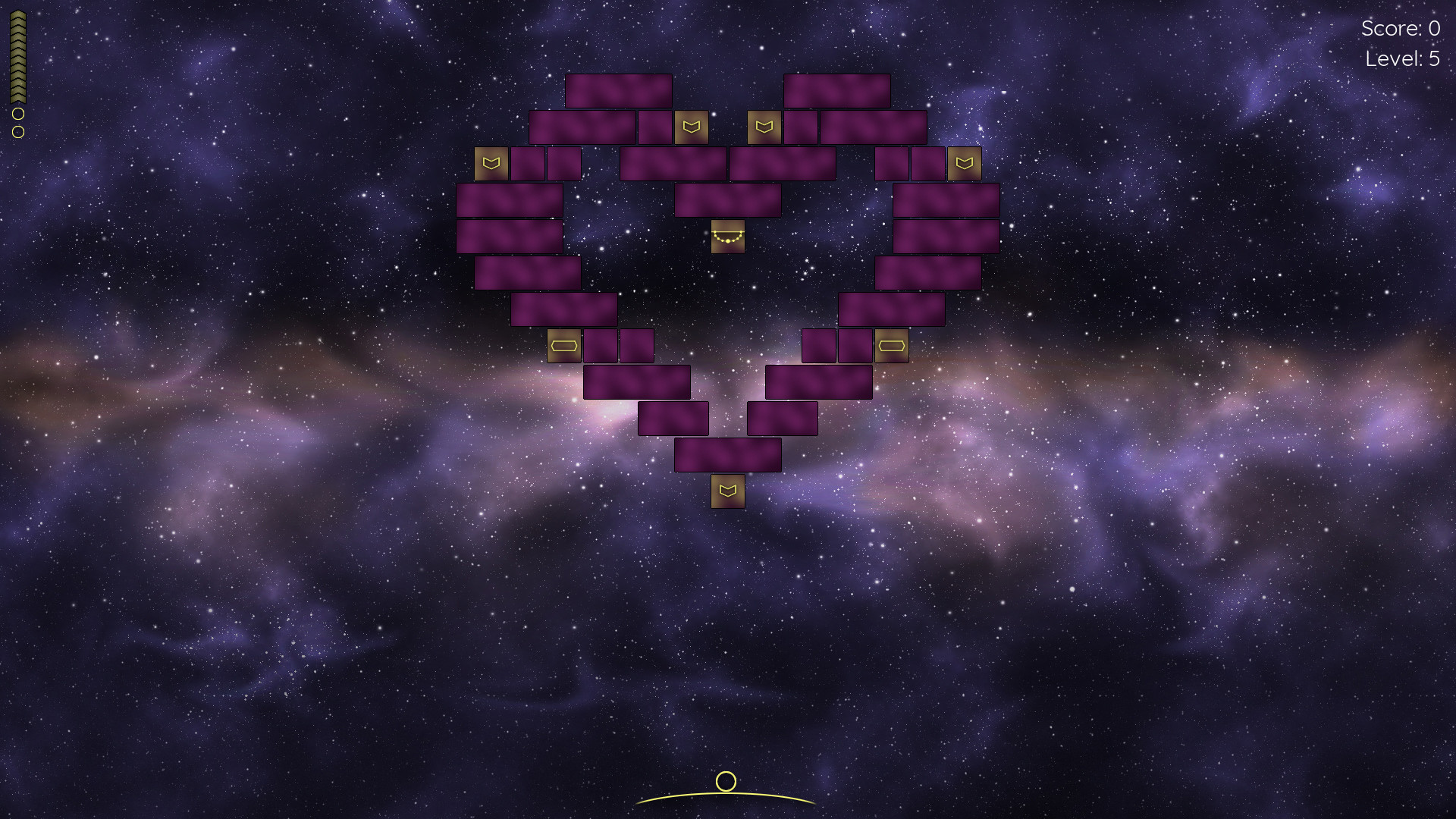Click the upper life indicator circle
Screen dimensions: 1456x819
18,115
